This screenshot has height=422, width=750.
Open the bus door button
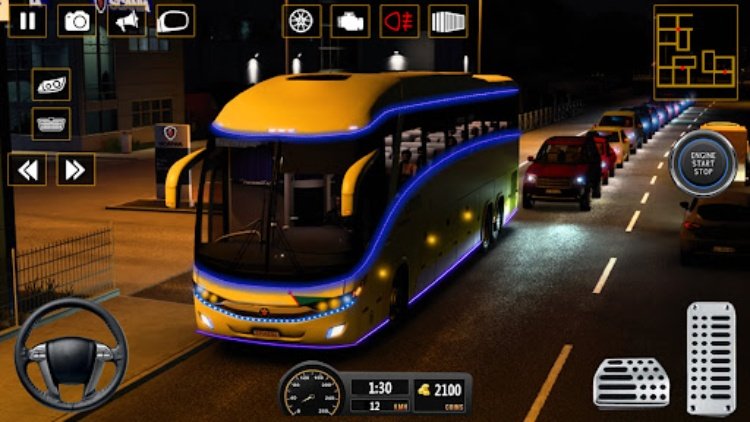[x=448, y=21]
